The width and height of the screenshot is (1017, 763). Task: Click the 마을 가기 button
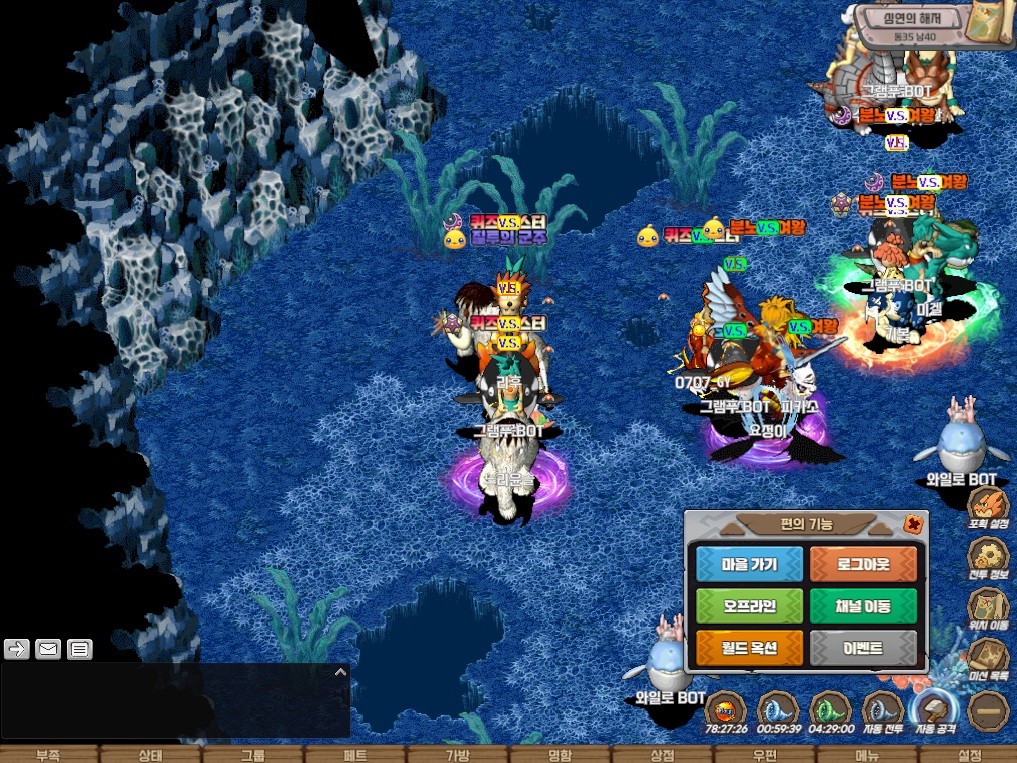point(749,564)
